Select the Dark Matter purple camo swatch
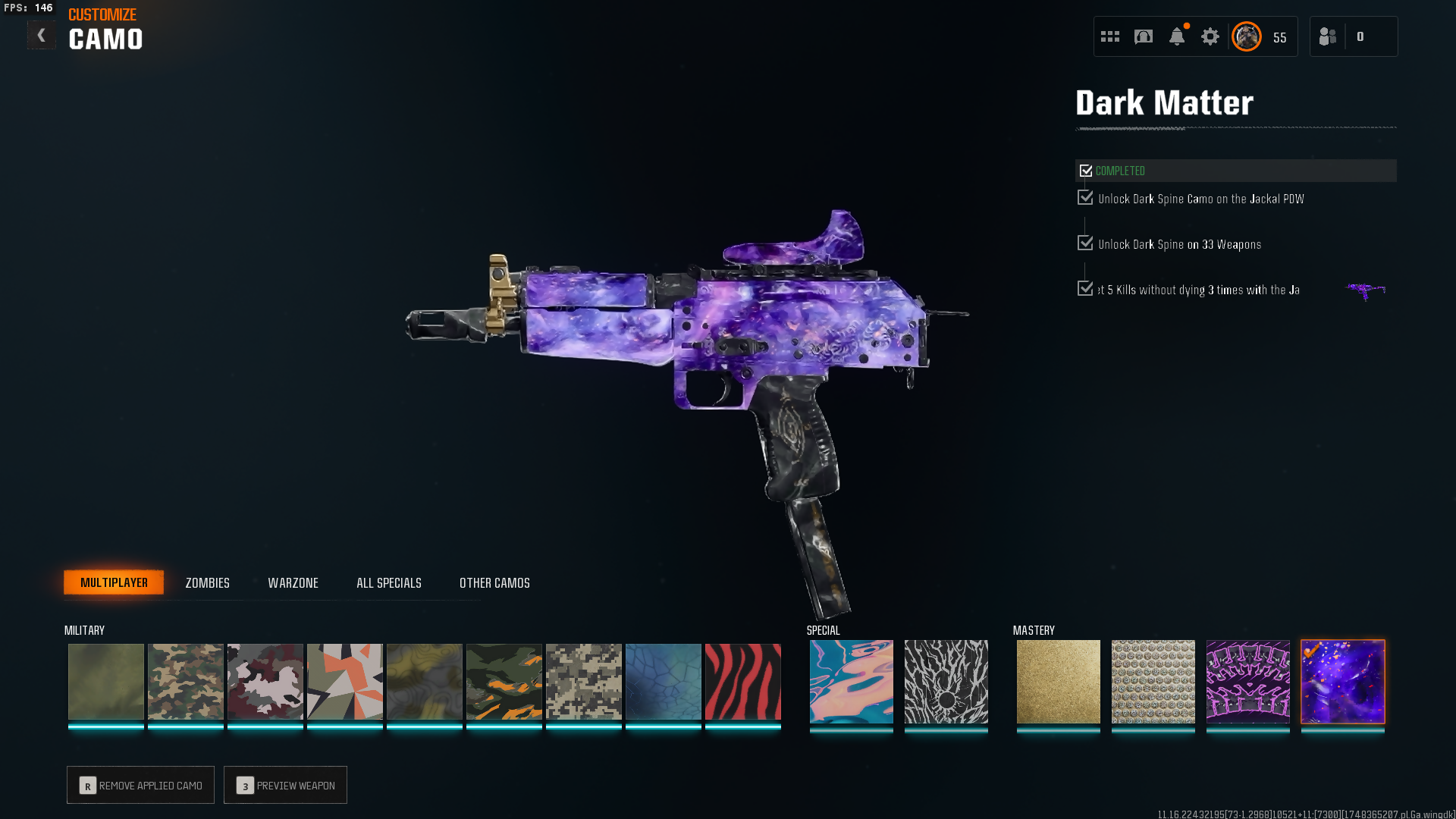1456x819 pixels. 1342,682
